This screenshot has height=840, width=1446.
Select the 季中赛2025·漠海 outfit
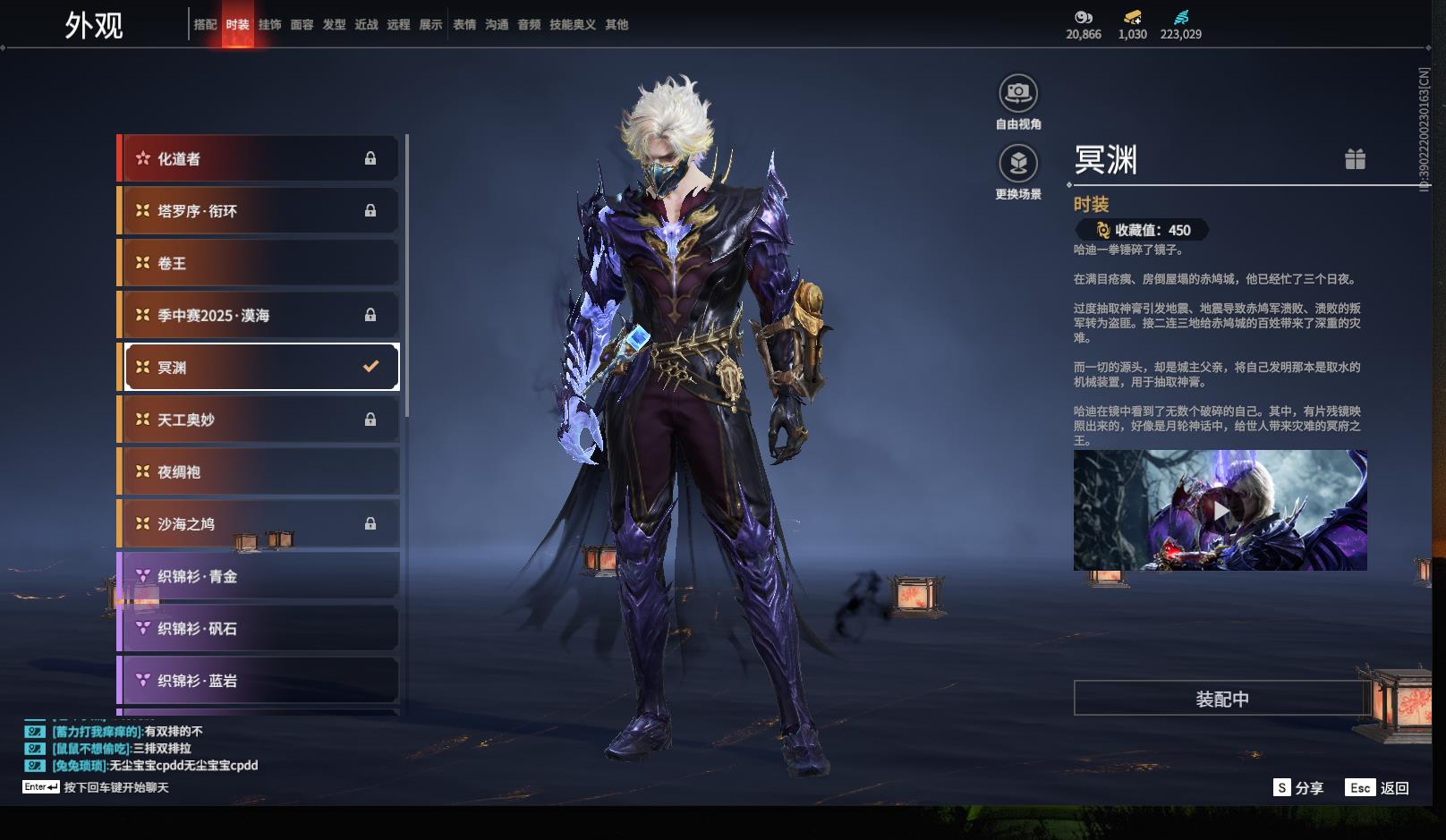(x=259, y=315)
